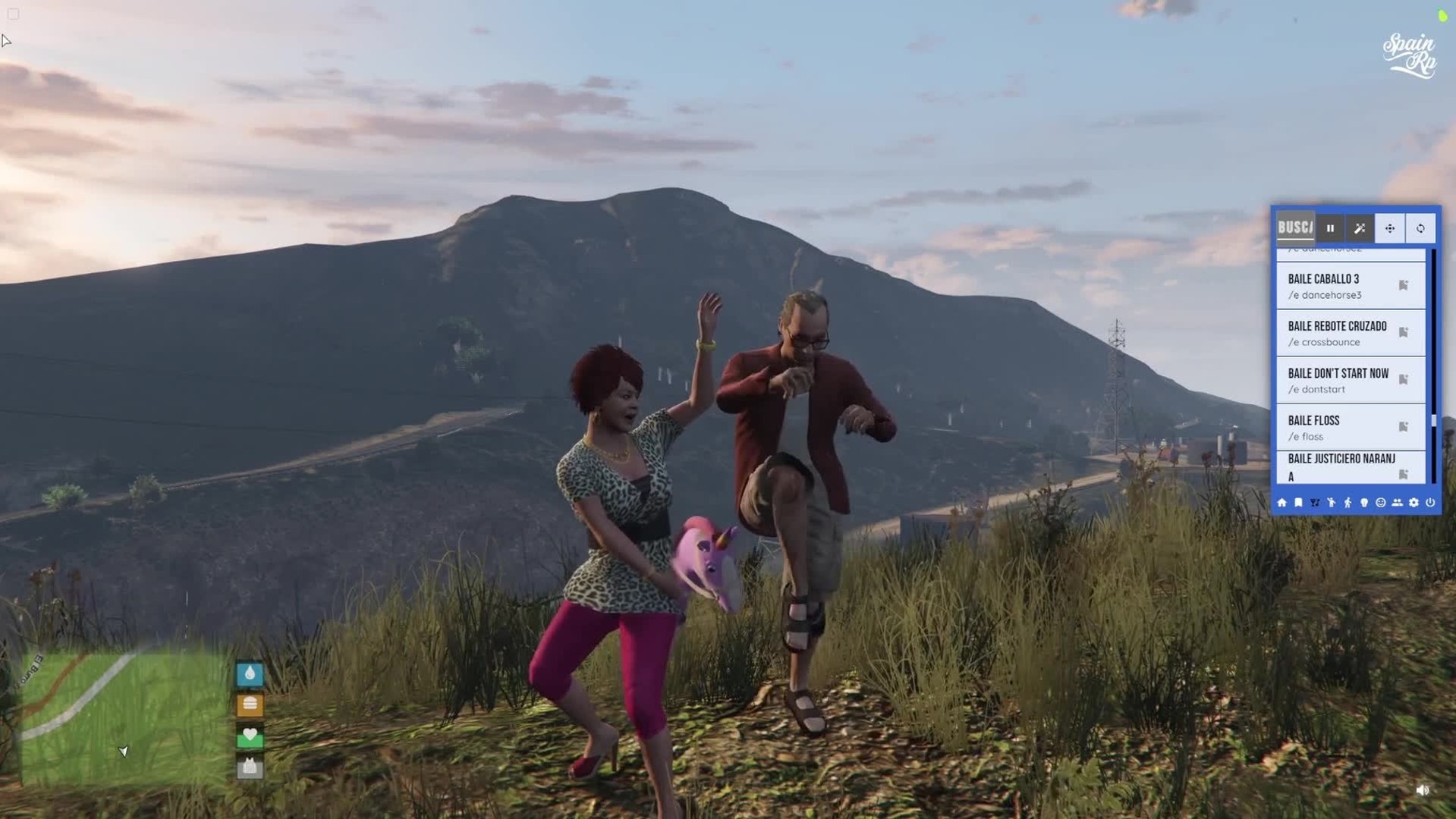Select the Baile Floss emote
The image size is (1456, 819).
click(1335, 427)
